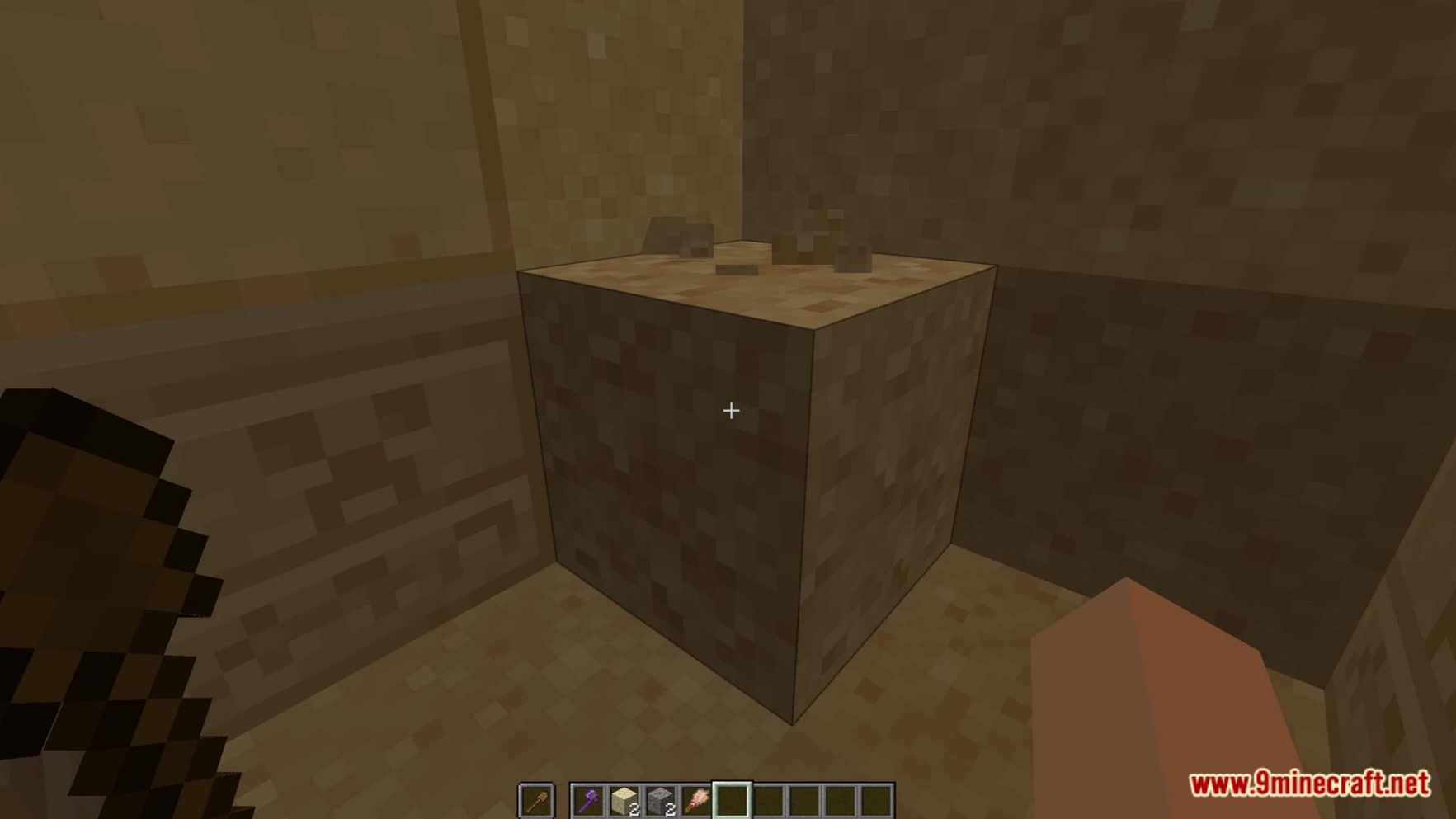The image size is (1456, 819).
Task: Select the purple enchanted shovel item
Action: pos(588,798)
